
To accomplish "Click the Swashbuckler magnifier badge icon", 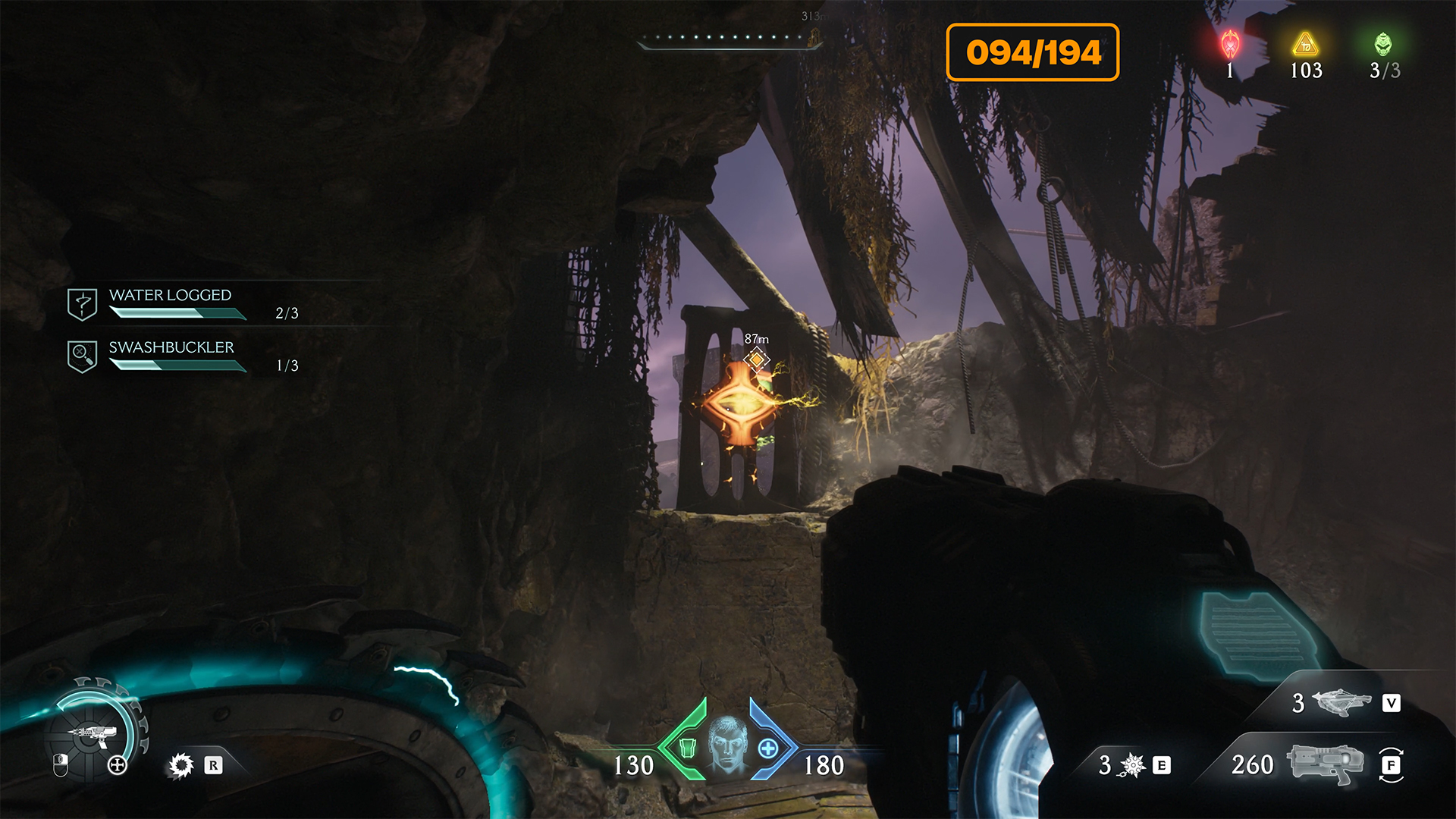I will coord(82,356).
